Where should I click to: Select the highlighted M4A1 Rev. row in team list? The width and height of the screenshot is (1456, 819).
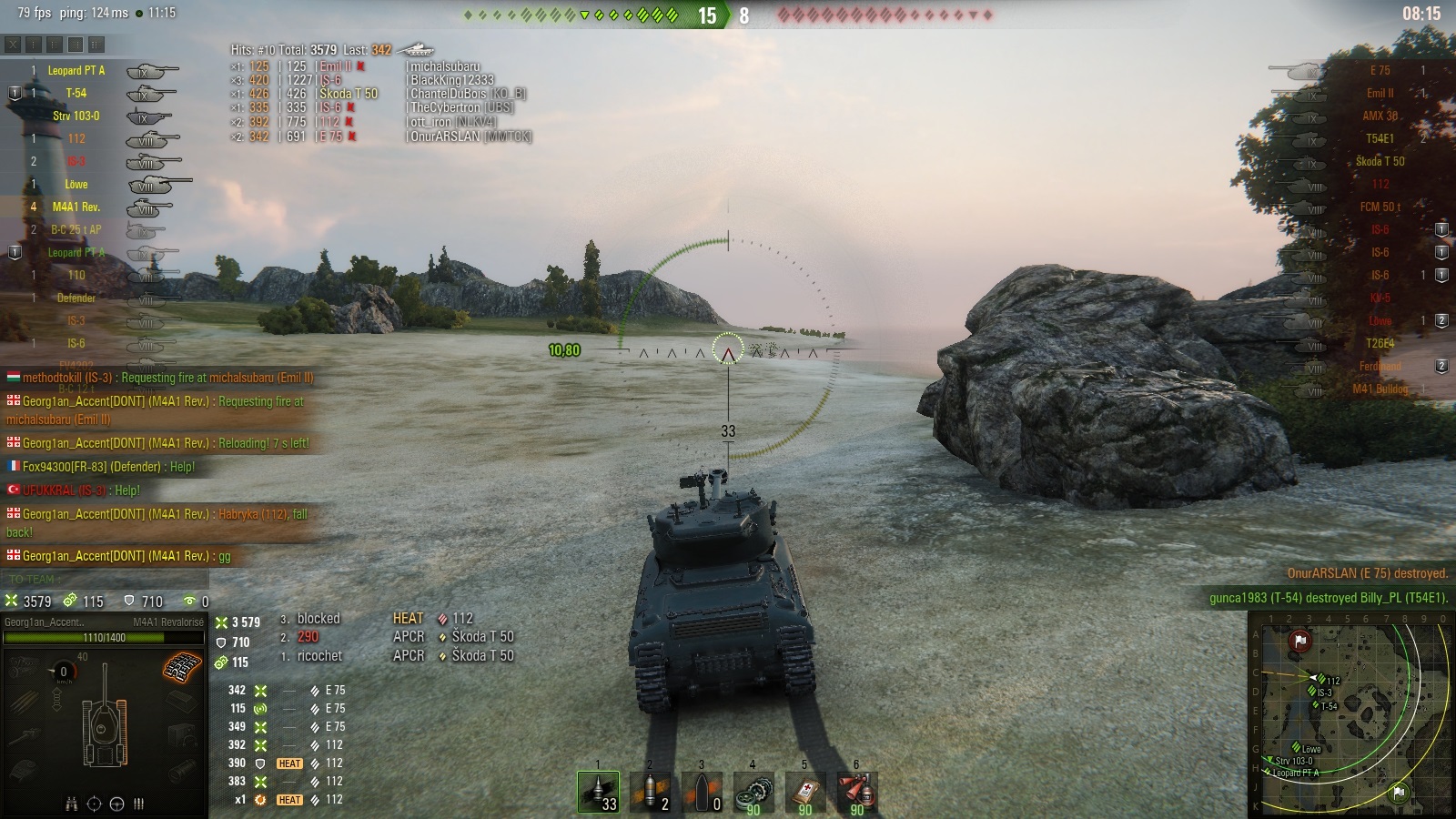click(x=76, y=207)
